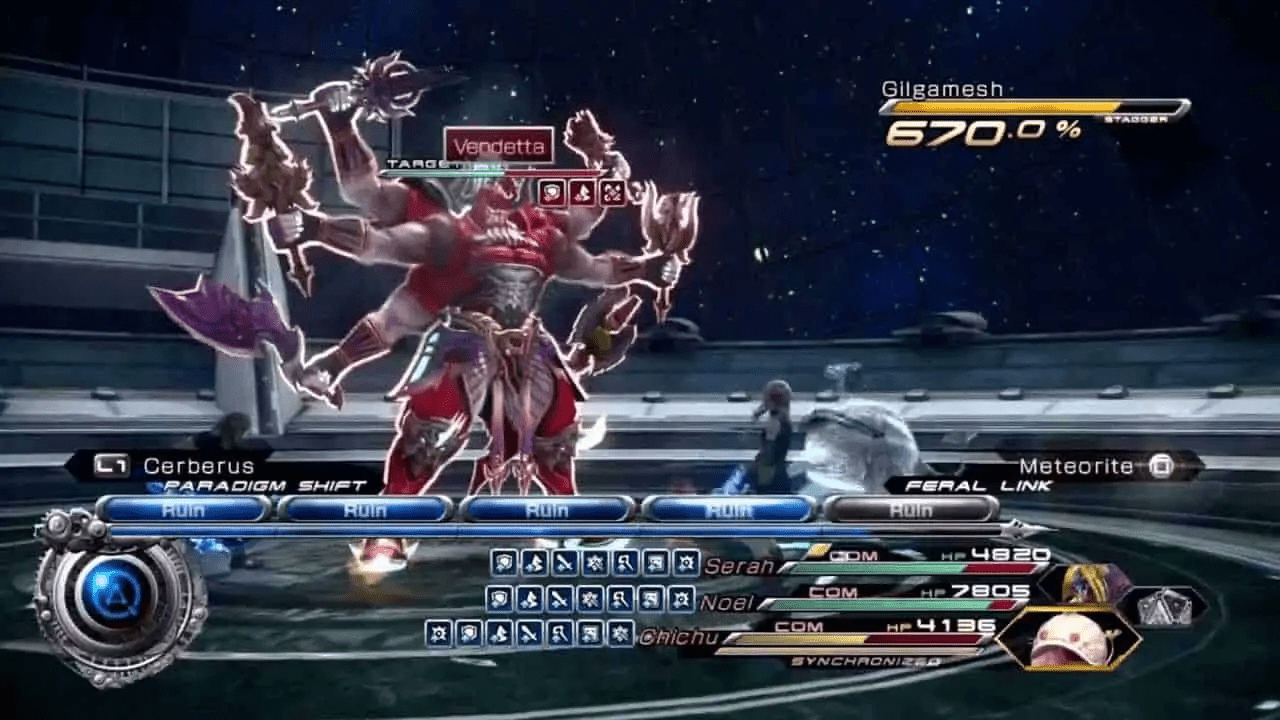Screen dimensions: 1280x720
Task: Select Serah's shield buff status icon
Action: click(503, 562)
